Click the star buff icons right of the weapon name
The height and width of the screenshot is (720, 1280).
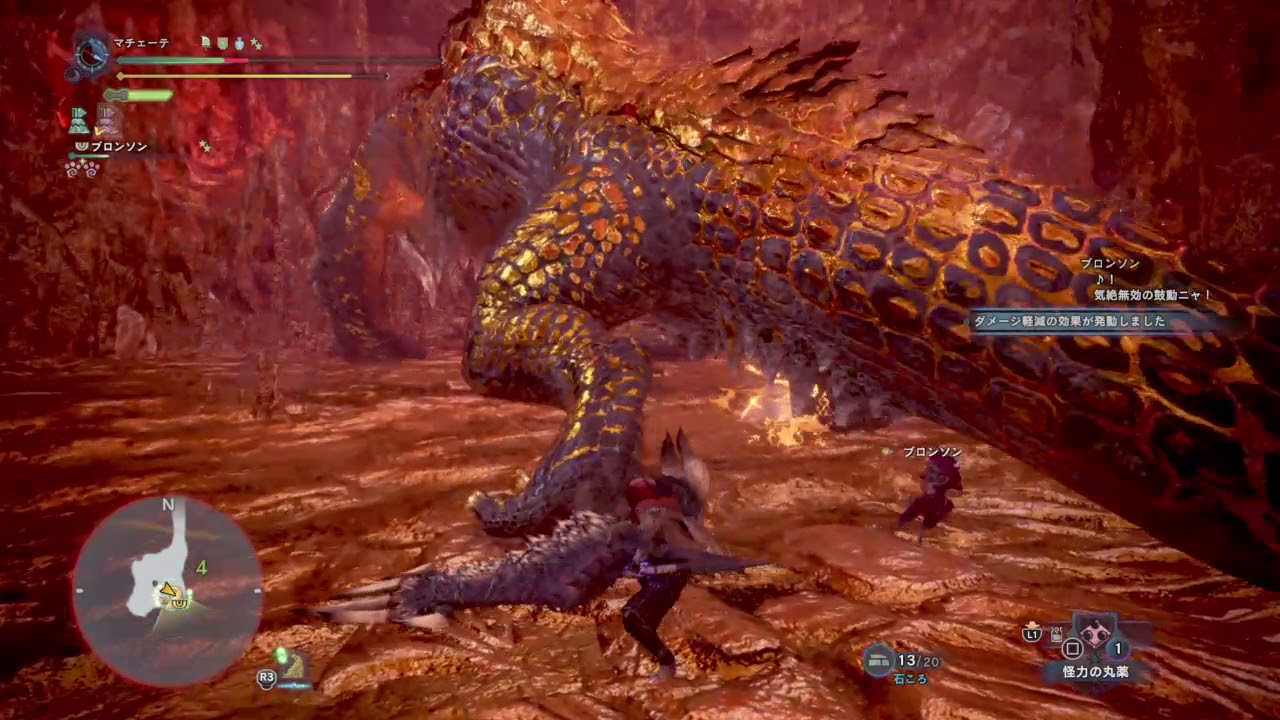point(258,43)
